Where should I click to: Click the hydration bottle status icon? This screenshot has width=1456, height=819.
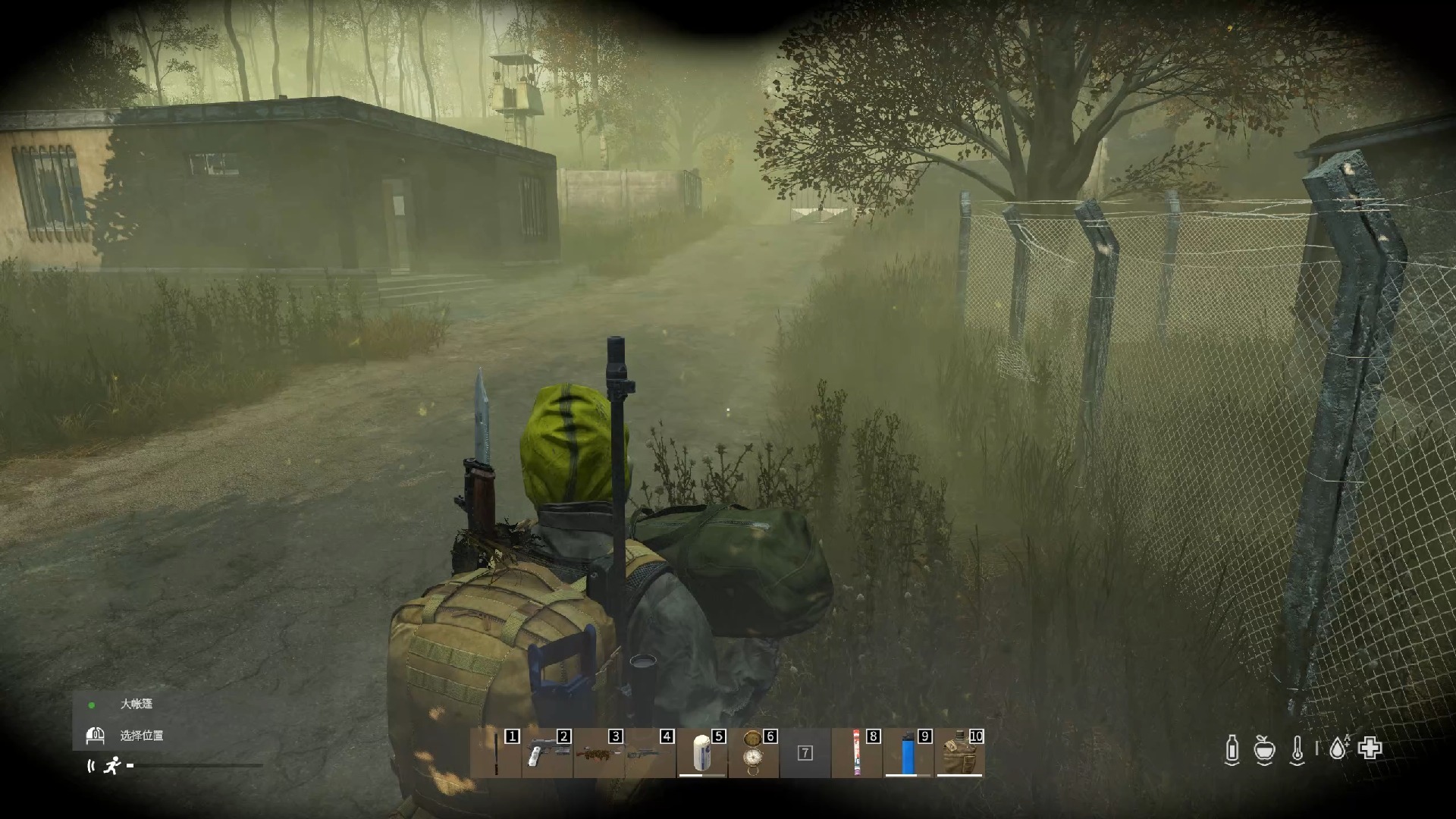(x=1233, y=749)
